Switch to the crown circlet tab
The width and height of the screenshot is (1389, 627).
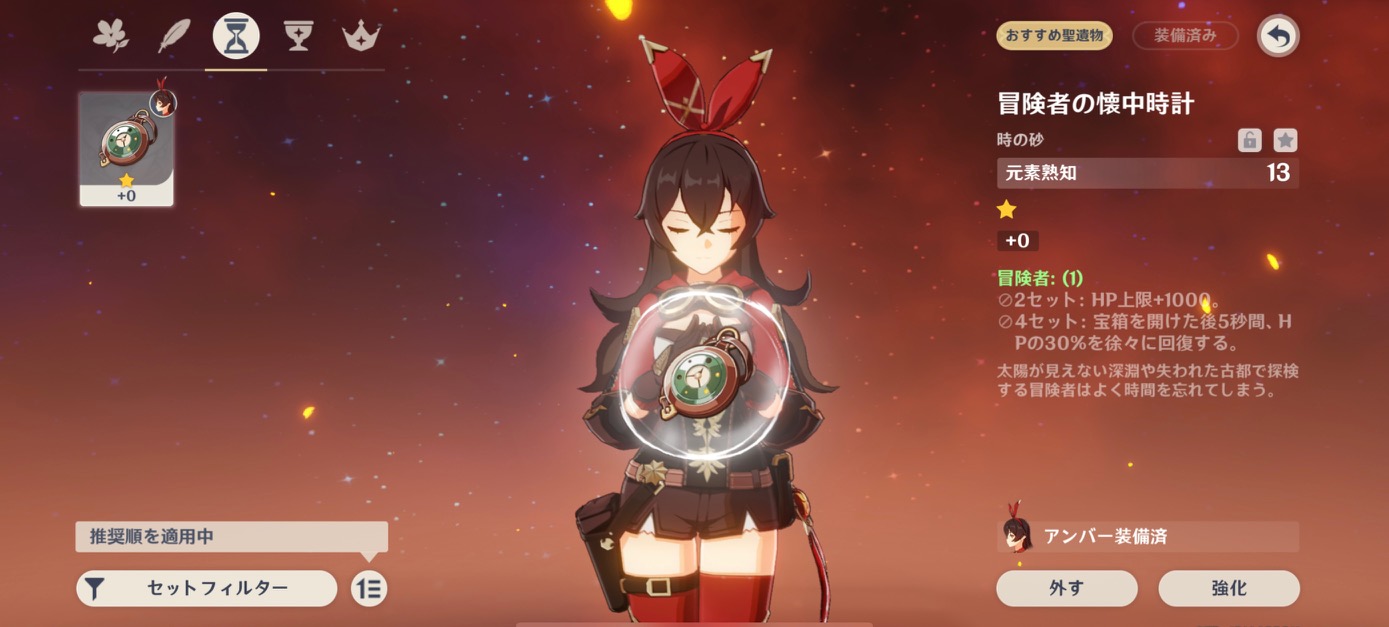click(x=359, y=36)
